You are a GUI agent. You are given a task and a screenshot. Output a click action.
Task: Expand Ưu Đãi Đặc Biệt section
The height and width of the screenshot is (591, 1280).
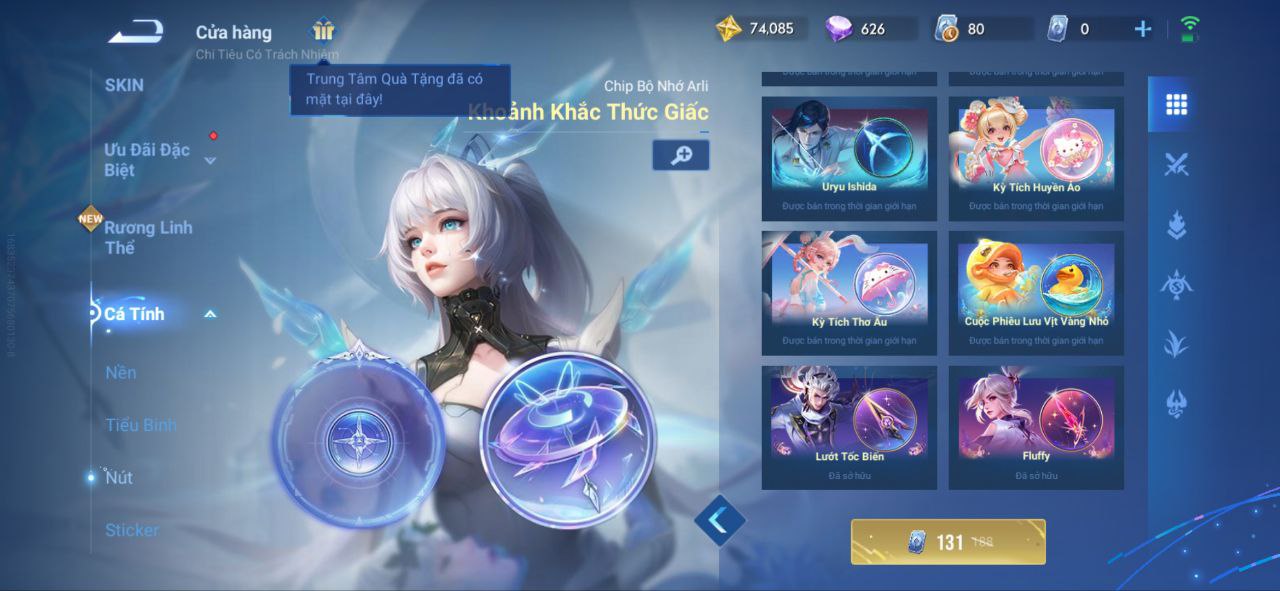click(x=210, y=160)
